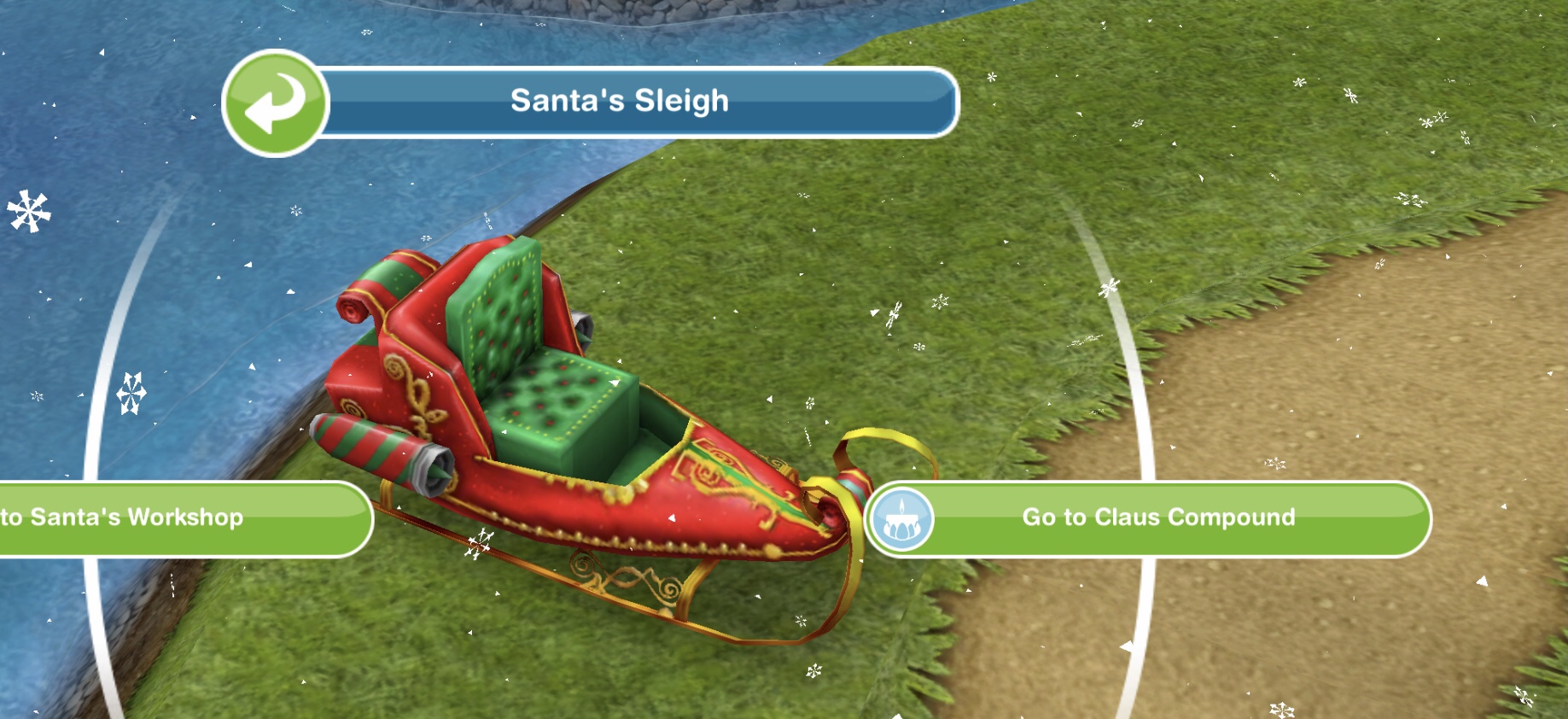Select the Santa's Workshop option
Viewport: 1568px width, 719px height.
coord(171,518)
